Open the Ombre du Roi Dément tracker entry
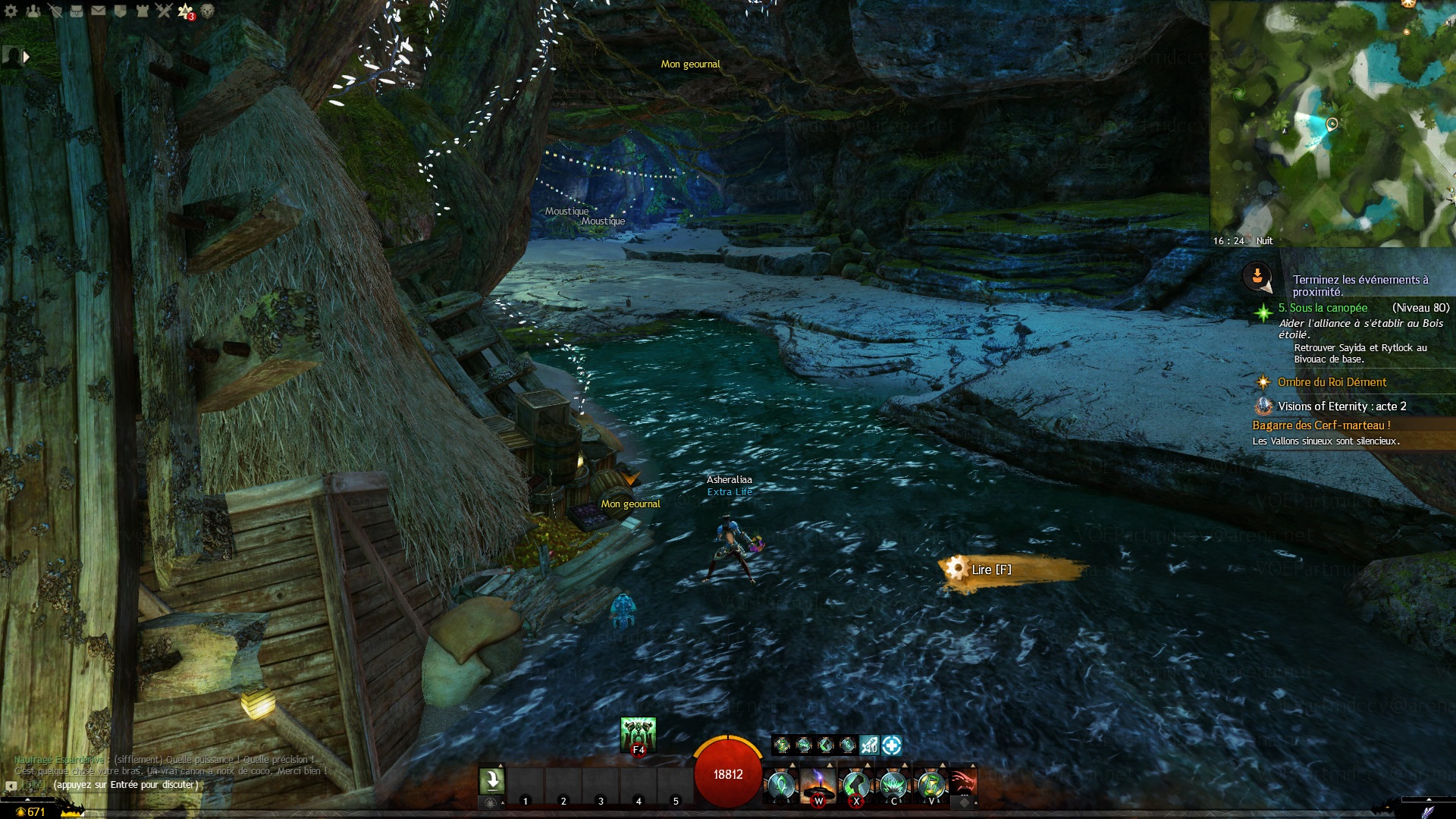 click(1332, 382)
